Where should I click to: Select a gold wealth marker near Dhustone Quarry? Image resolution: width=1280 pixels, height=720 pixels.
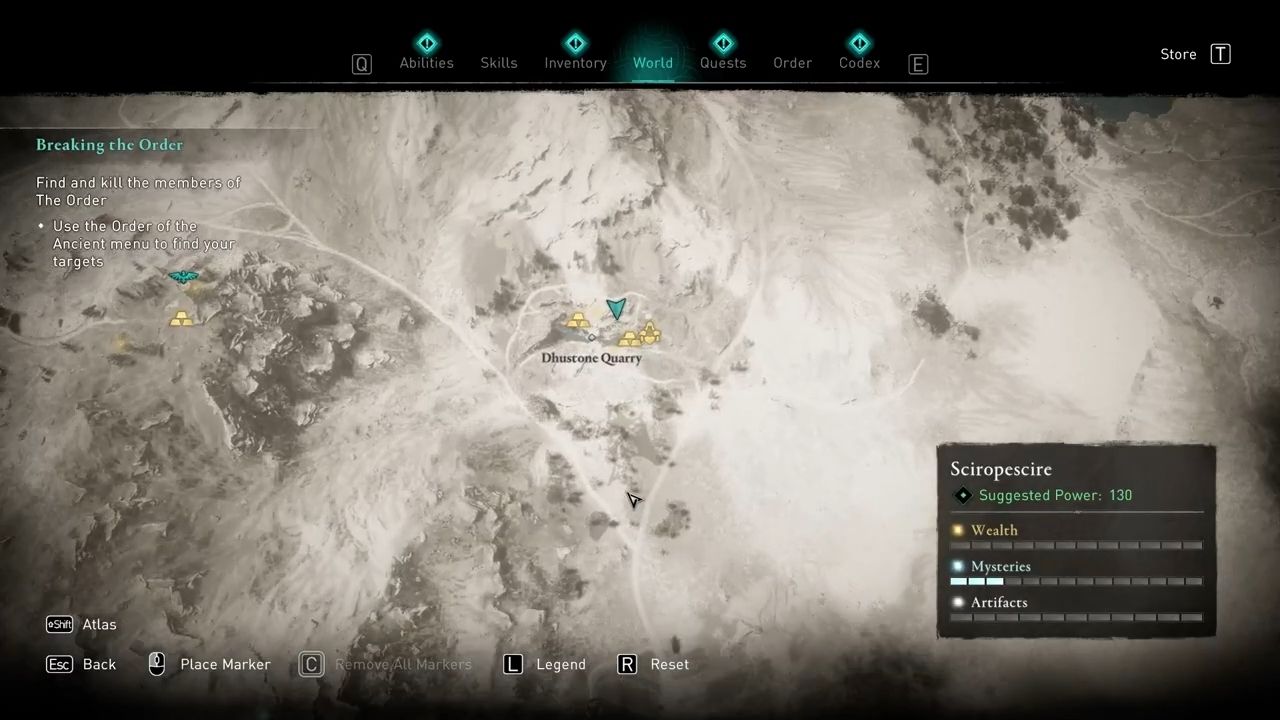[579, 320]
